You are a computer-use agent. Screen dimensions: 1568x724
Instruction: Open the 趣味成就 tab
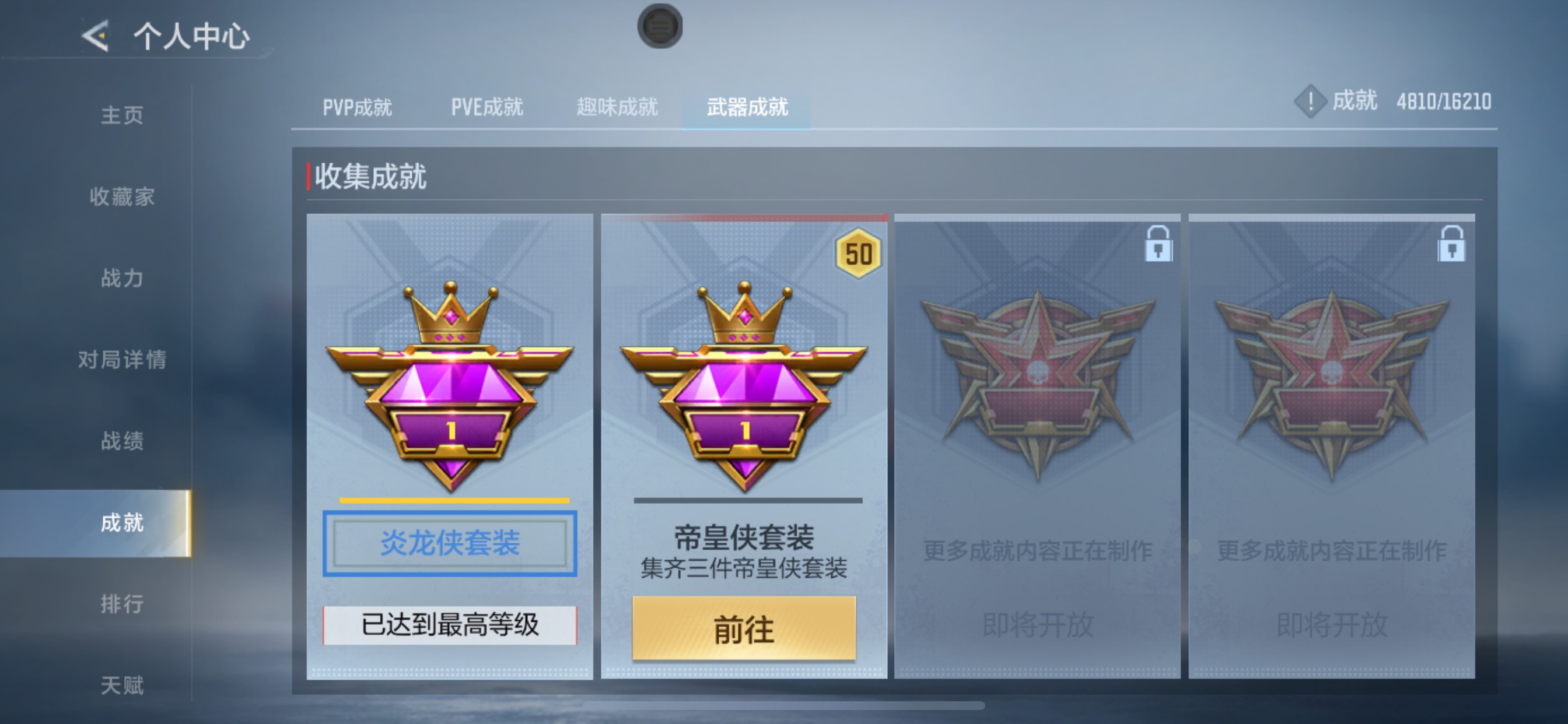(x=617, y=107)
